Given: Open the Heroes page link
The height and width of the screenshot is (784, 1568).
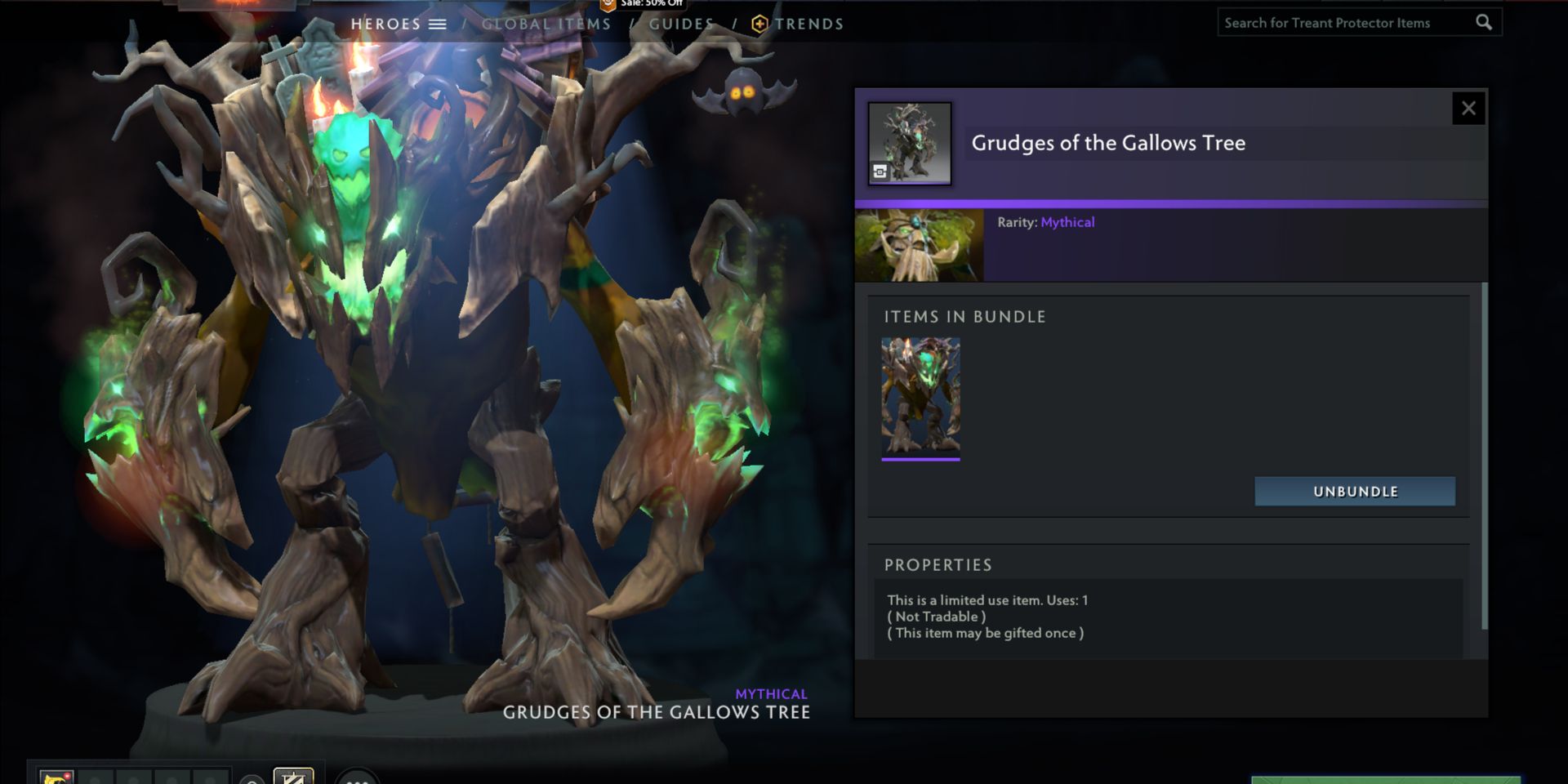Looking at the screenshot, I should (x=384, y=24).
